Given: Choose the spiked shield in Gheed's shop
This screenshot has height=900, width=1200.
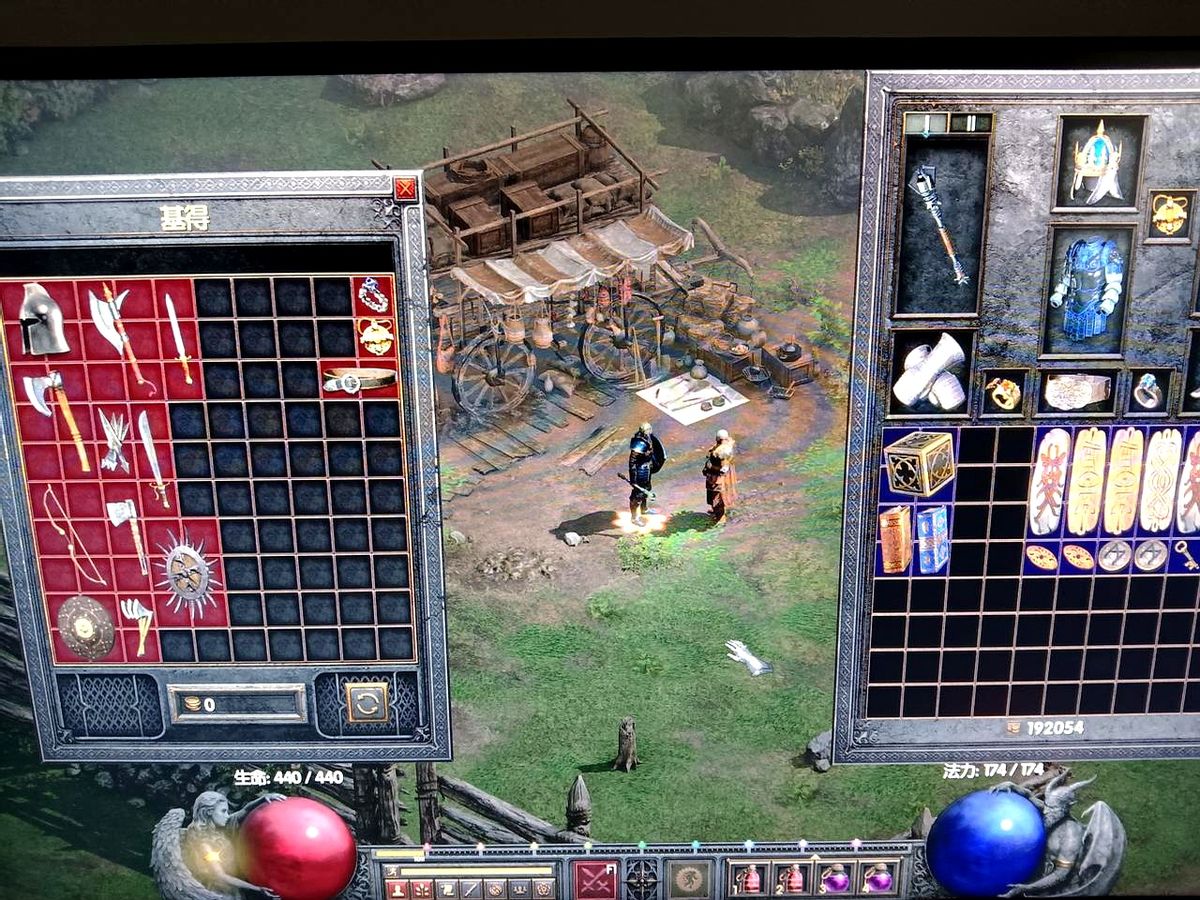Looking at the screenshot, I should pos(187,573).
